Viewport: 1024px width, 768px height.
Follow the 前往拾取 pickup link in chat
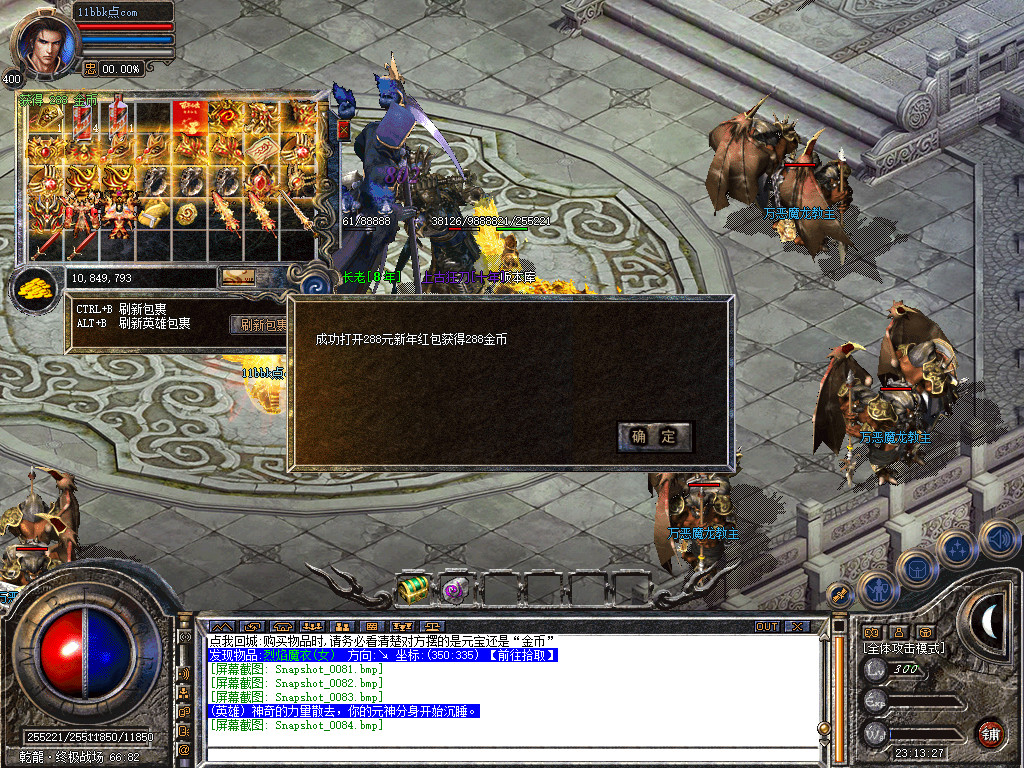(520, 655)
